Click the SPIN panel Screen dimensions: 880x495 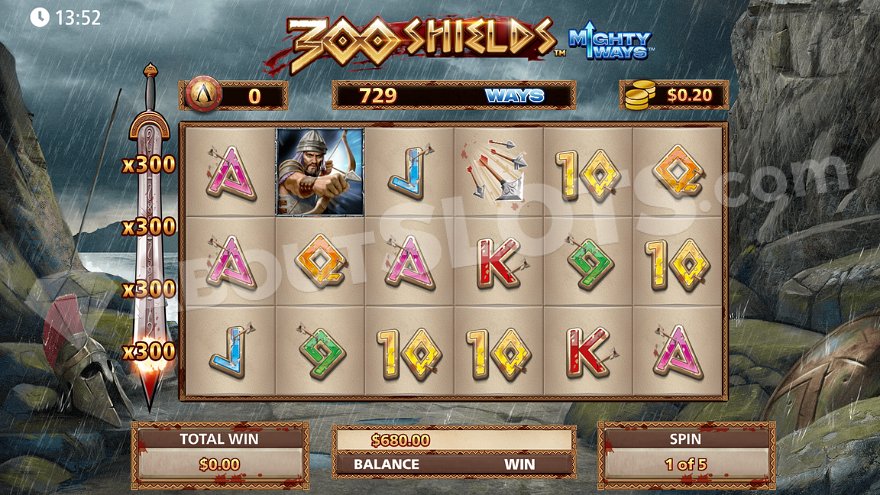coord(685,454)
